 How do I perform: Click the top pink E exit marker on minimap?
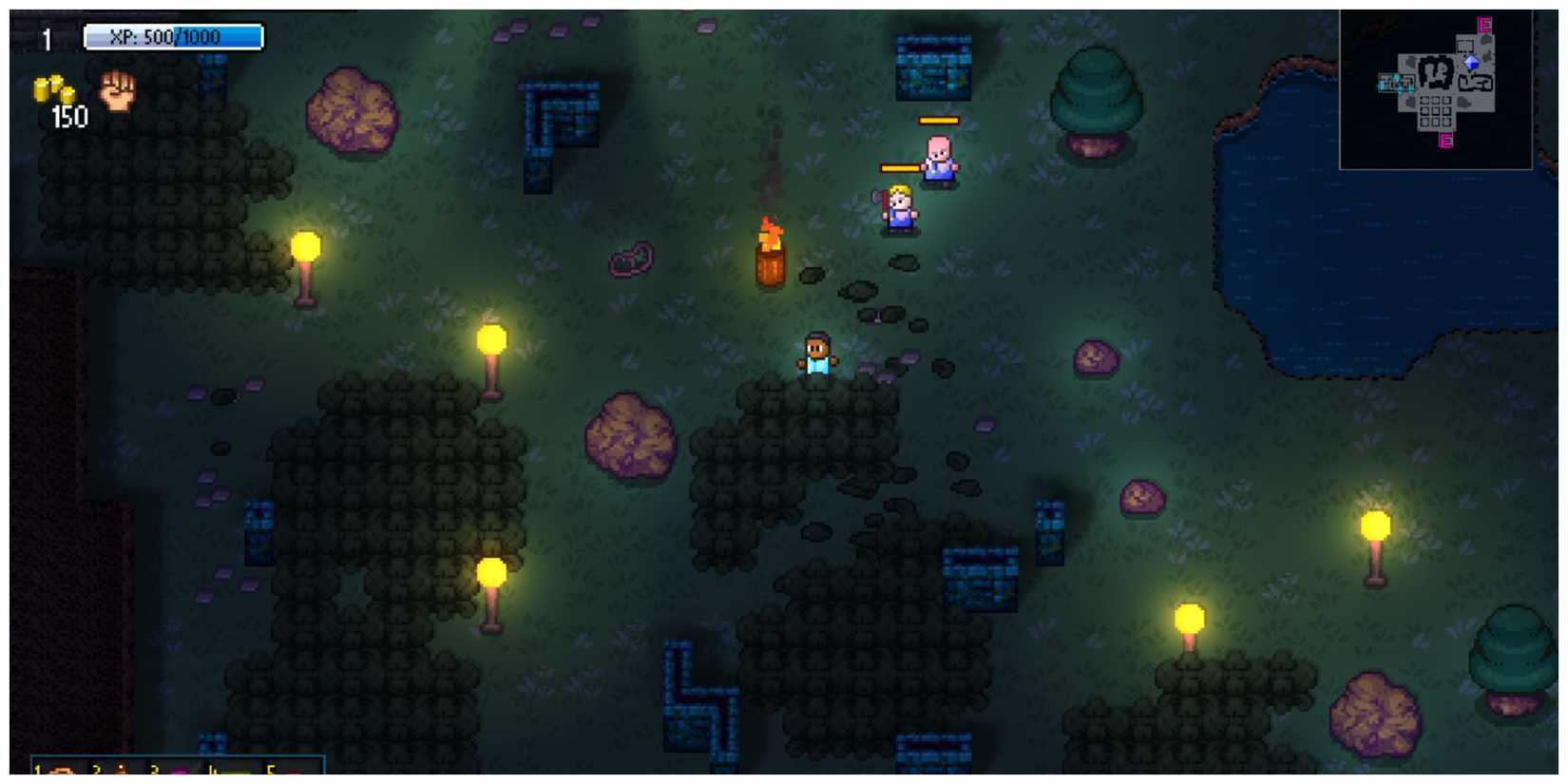pyautogui.click(x=1483, y=25)
